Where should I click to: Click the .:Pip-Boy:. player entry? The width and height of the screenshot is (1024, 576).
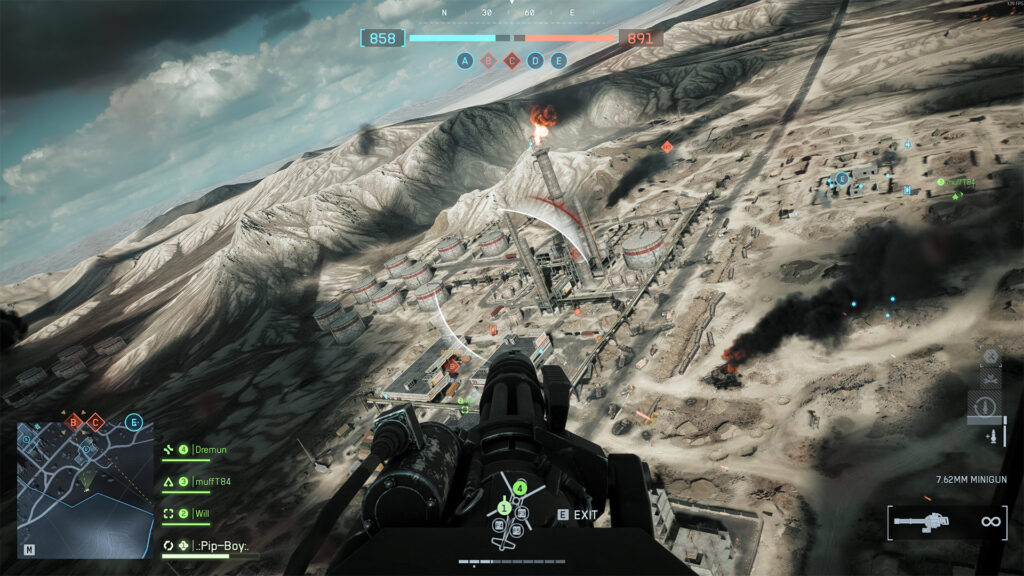point(221,546)
